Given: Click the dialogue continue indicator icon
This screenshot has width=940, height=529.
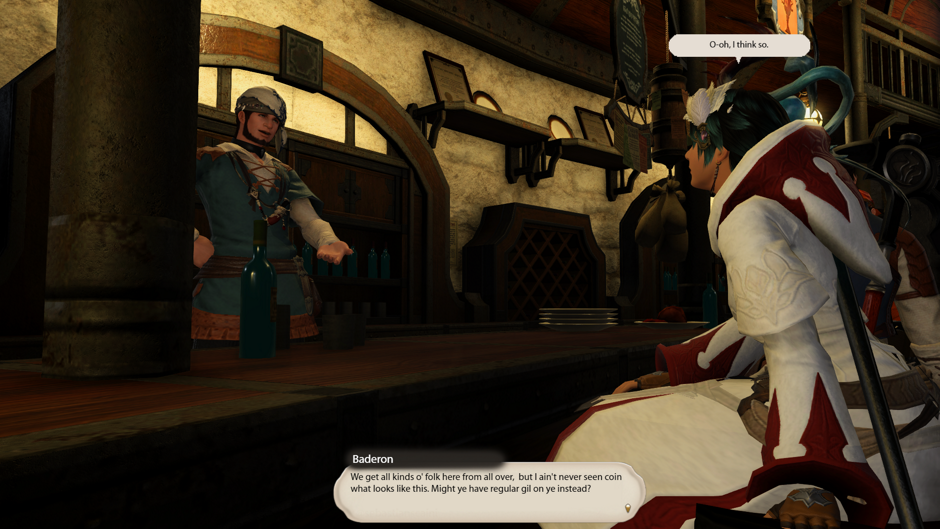Looking at the screenshot, I should click(x=628, y=509).
